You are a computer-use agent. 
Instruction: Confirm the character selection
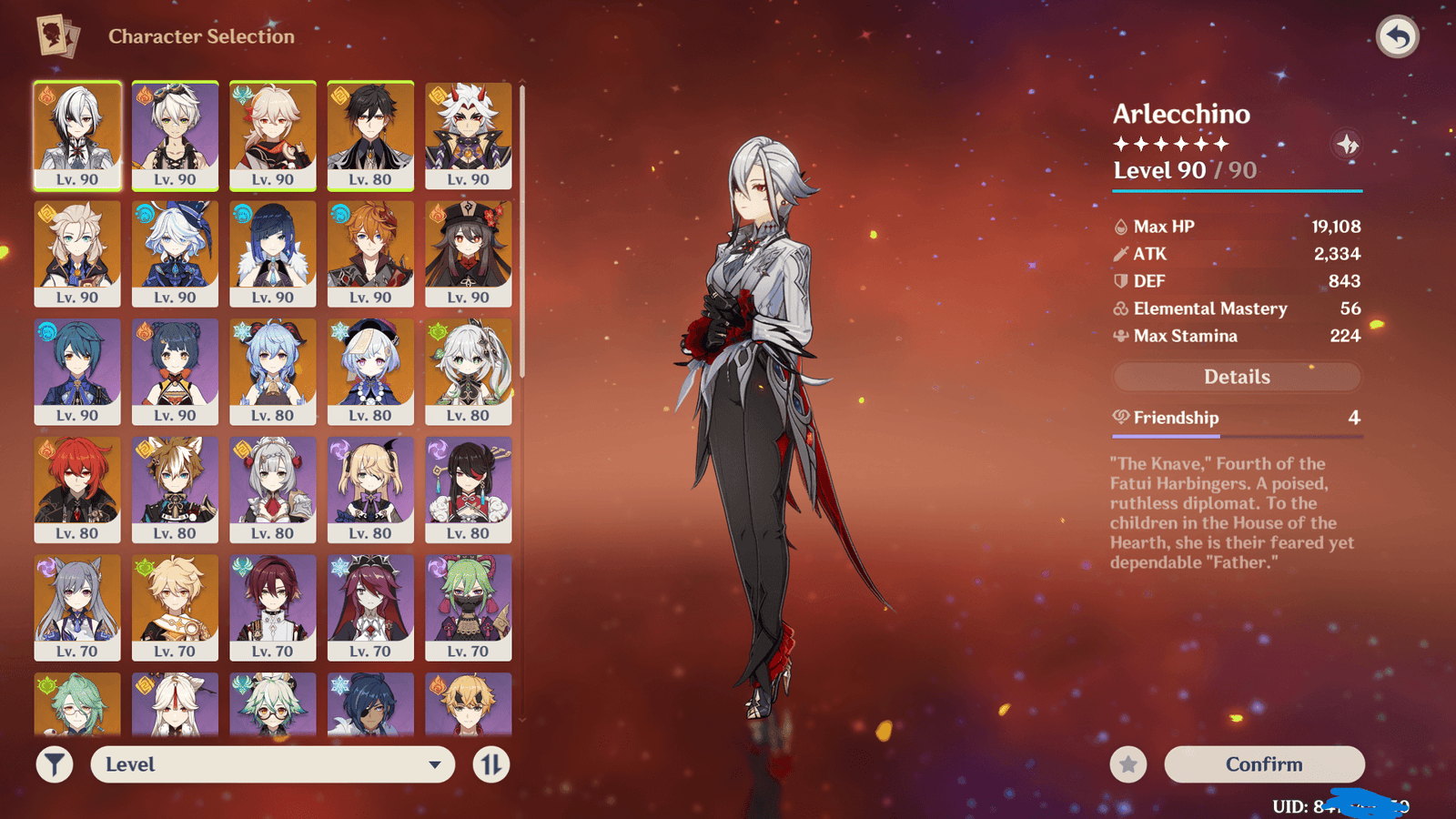[1264, 764]
